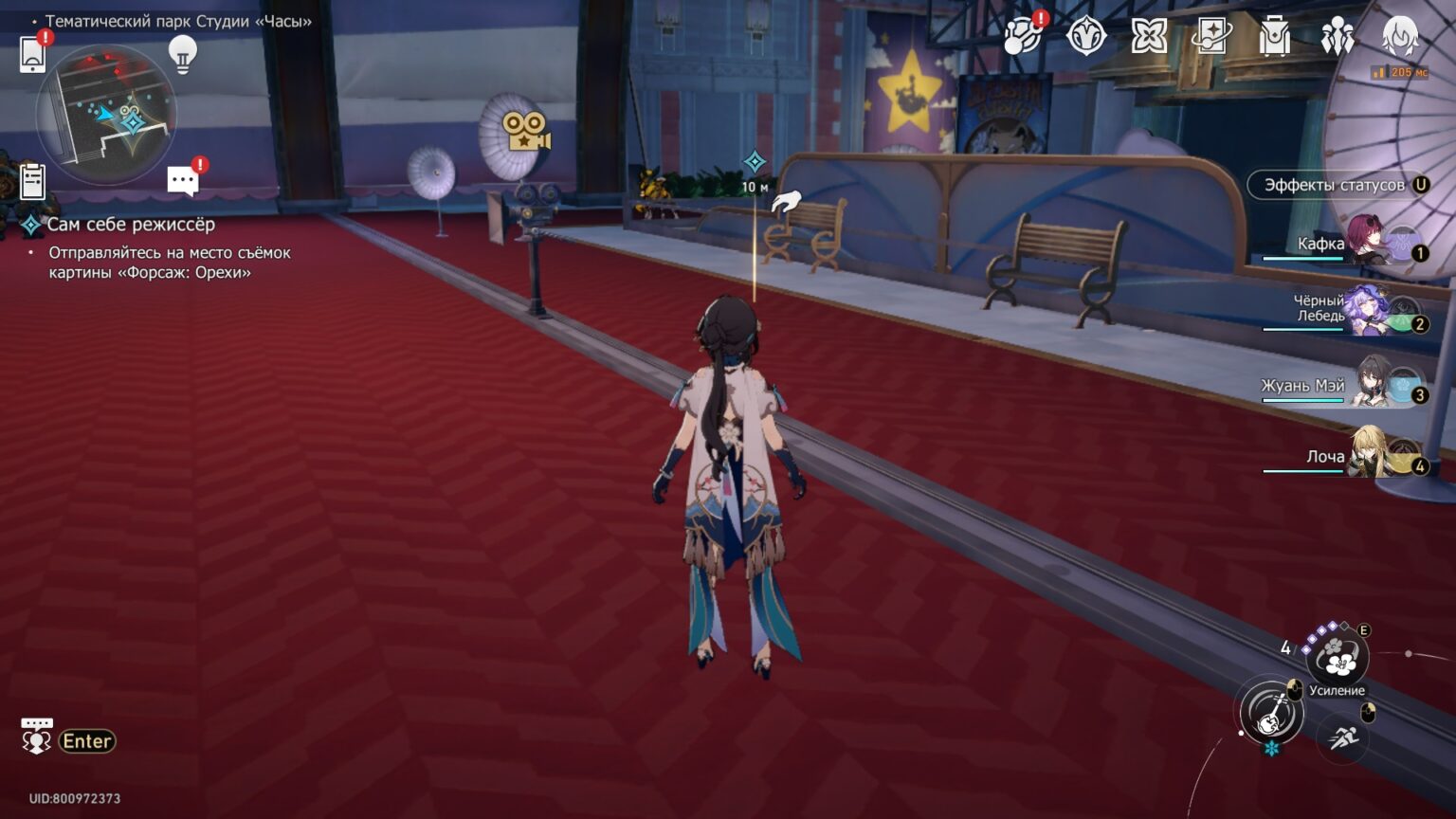1456x819 pixels.
Task: Open the assignments phone icon with red alert
Action: [x=1020, y=38]
